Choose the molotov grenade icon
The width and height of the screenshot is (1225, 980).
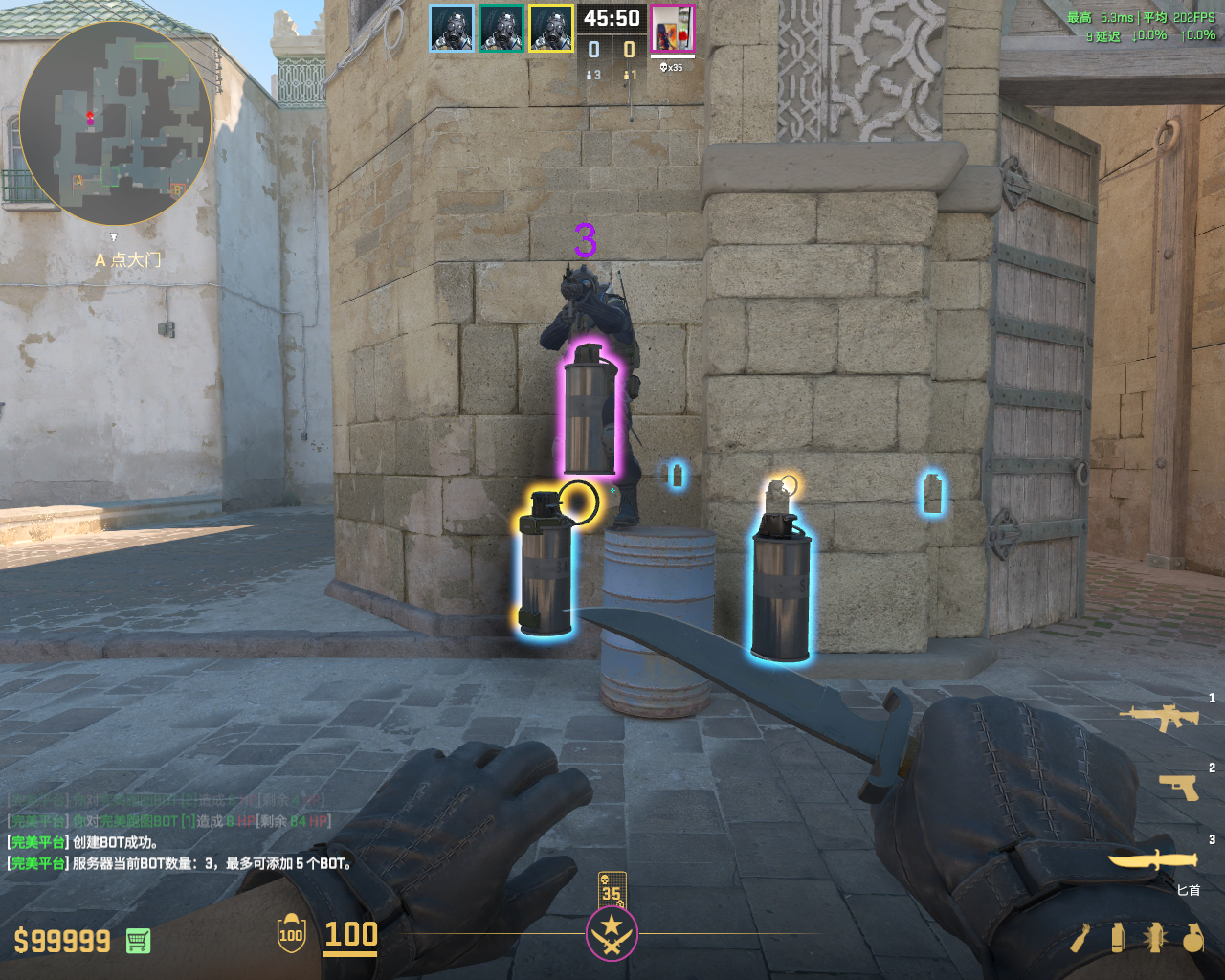(1081, 938)
